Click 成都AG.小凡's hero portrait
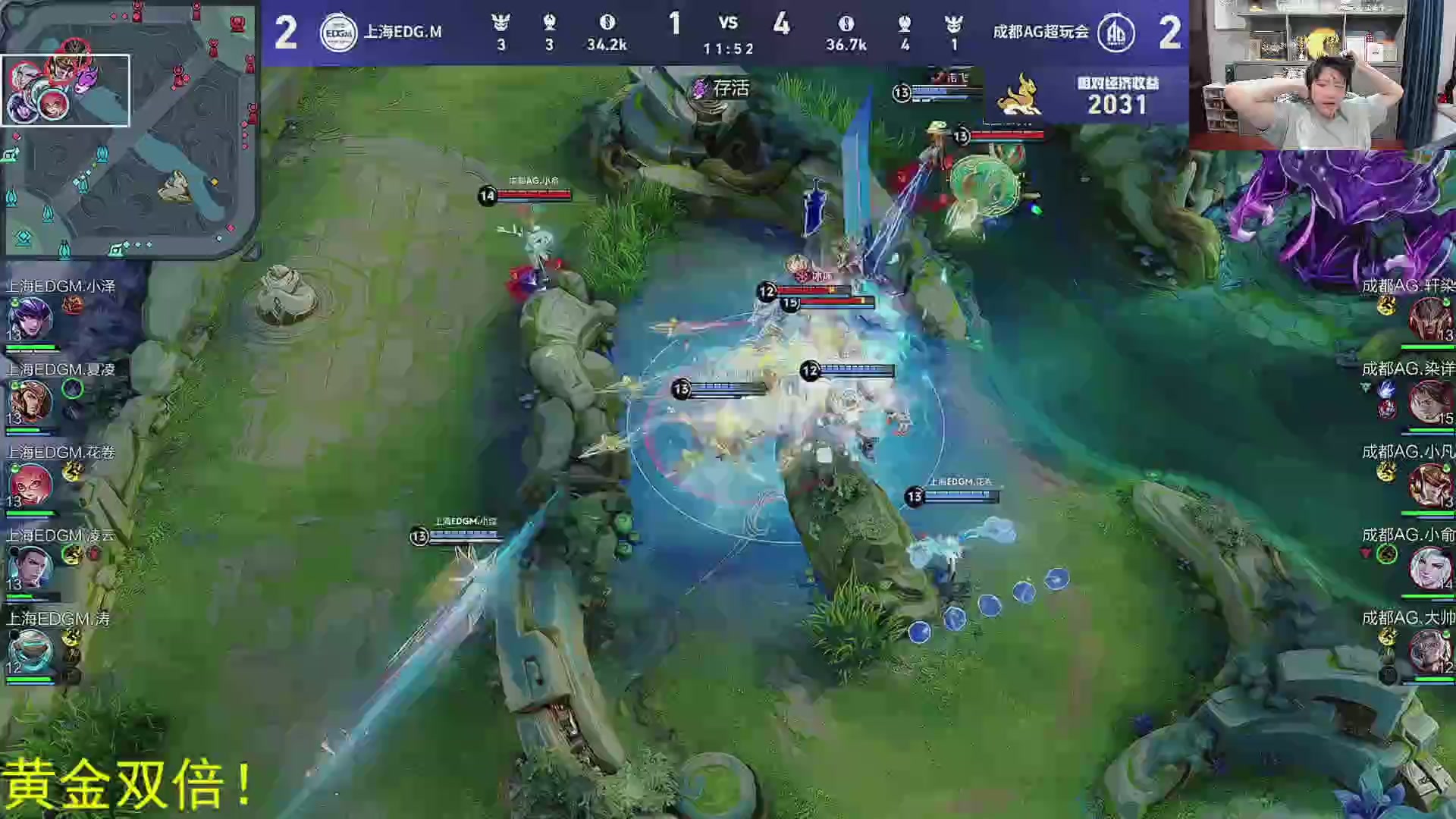 pos(1429,484)
